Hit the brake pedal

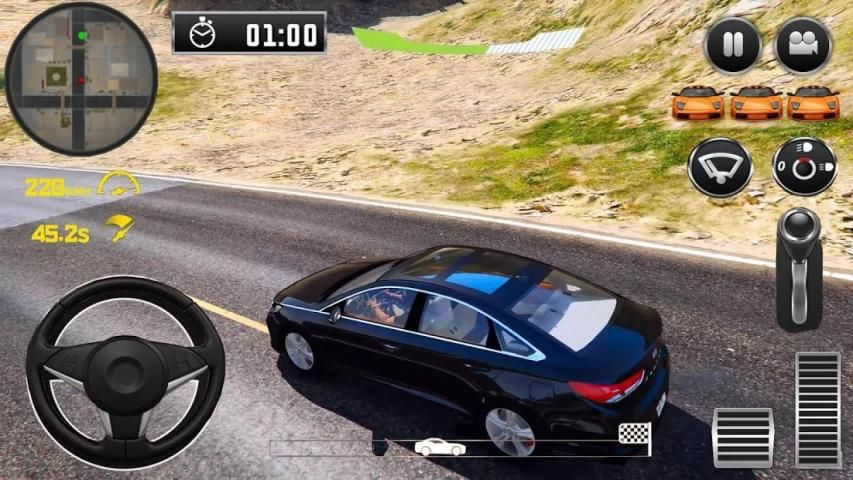tap(742, 437)
